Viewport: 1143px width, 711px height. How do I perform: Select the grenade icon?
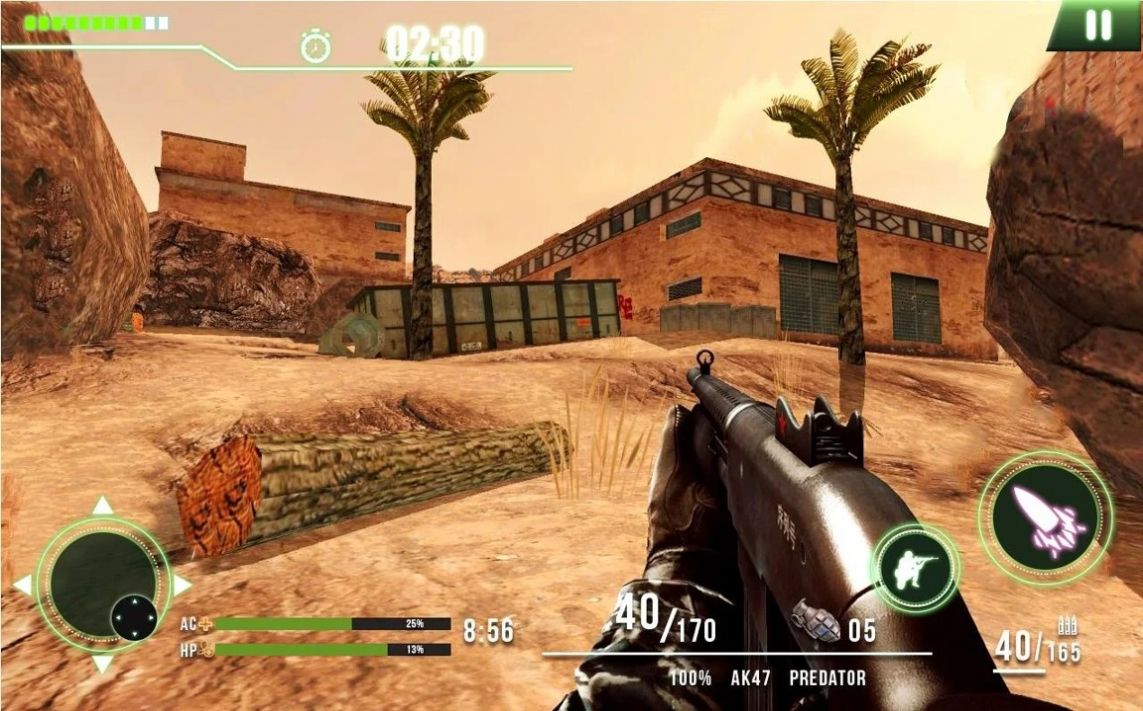coord(816,622)
